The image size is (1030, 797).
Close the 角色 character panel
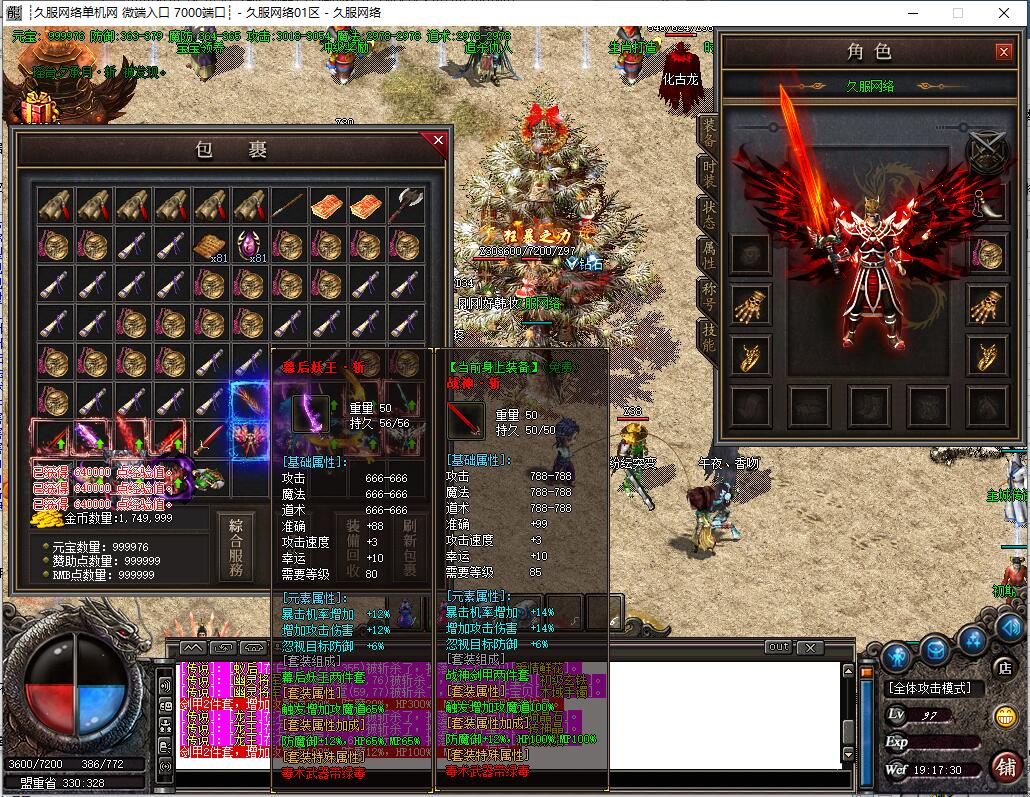click(1003, 52)
